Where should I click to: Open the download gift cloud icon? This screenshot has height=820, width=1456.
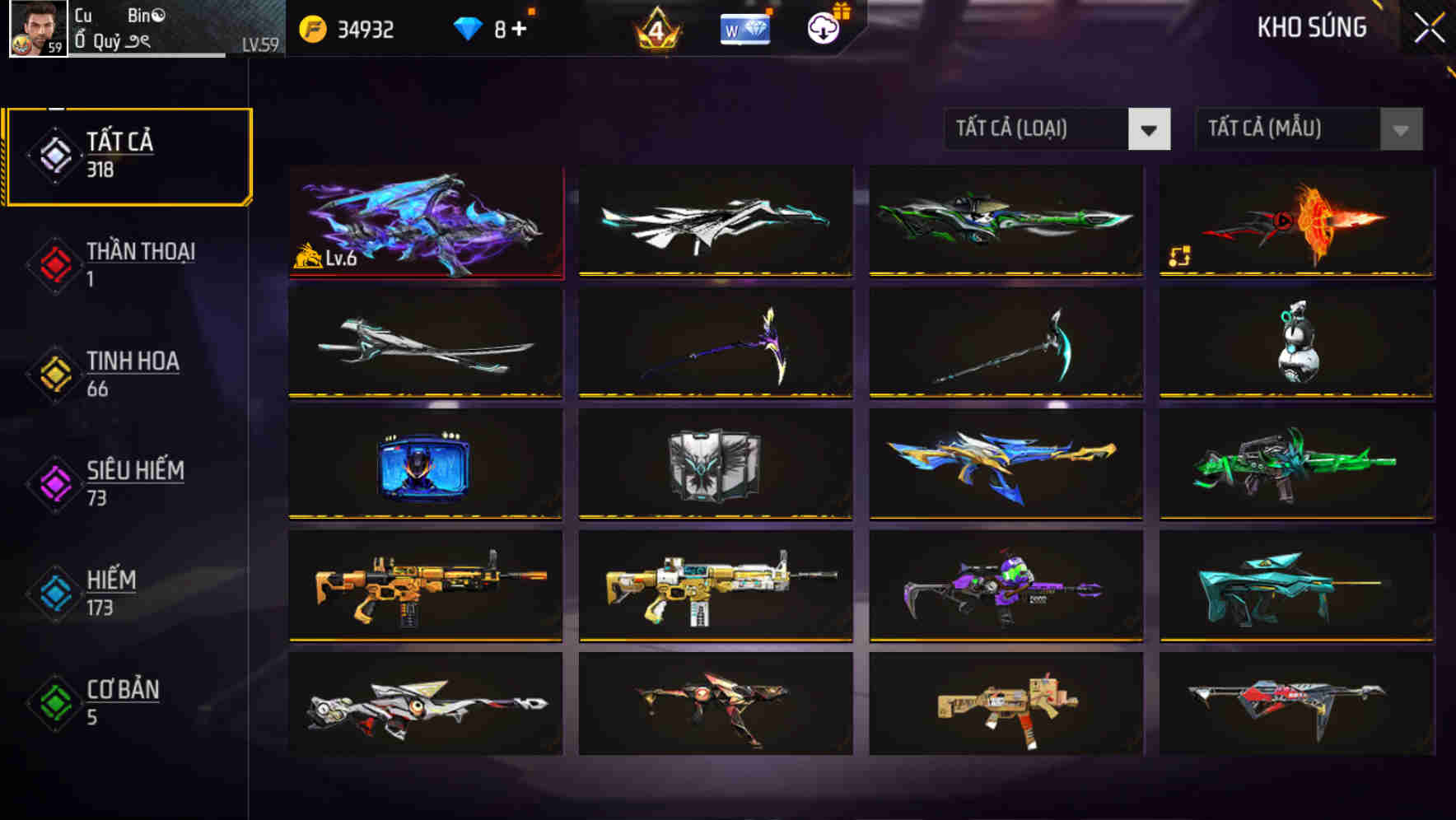(x=823, y=29)
